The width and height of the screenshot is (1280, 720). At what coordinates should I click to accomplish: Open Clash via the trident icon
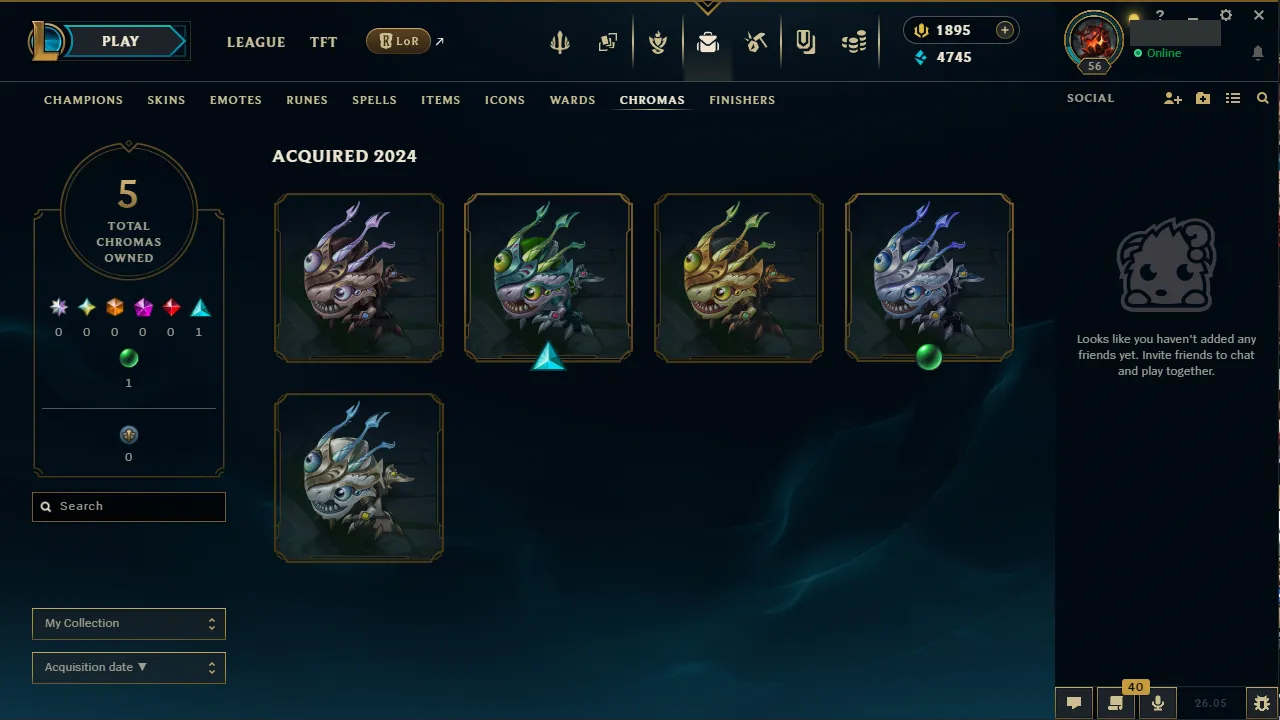tap(559, 41)
